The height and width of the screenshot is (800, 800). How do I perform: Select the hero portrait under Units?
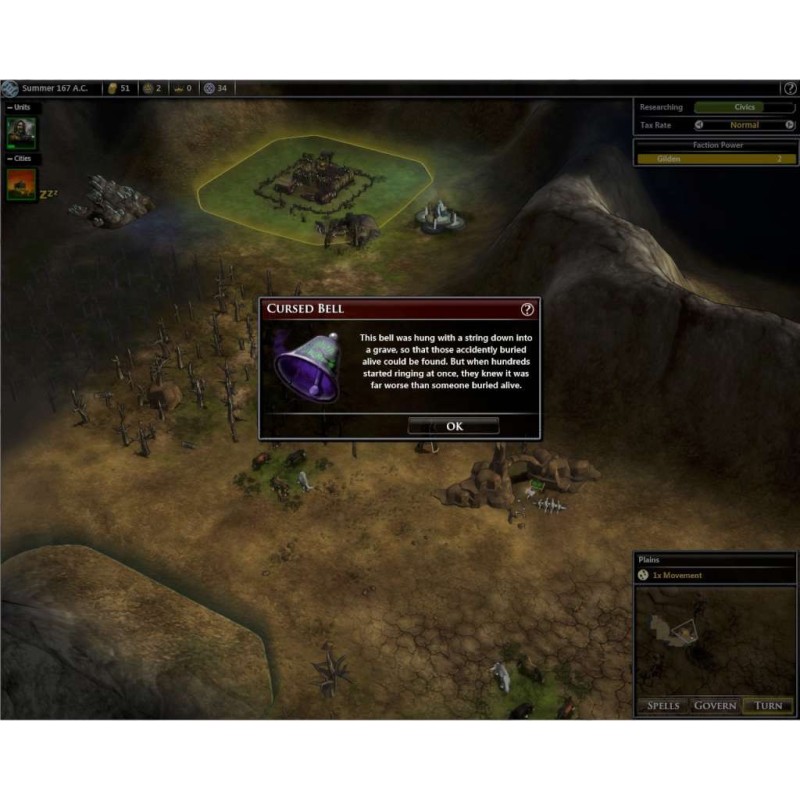(x=21, y=133)
